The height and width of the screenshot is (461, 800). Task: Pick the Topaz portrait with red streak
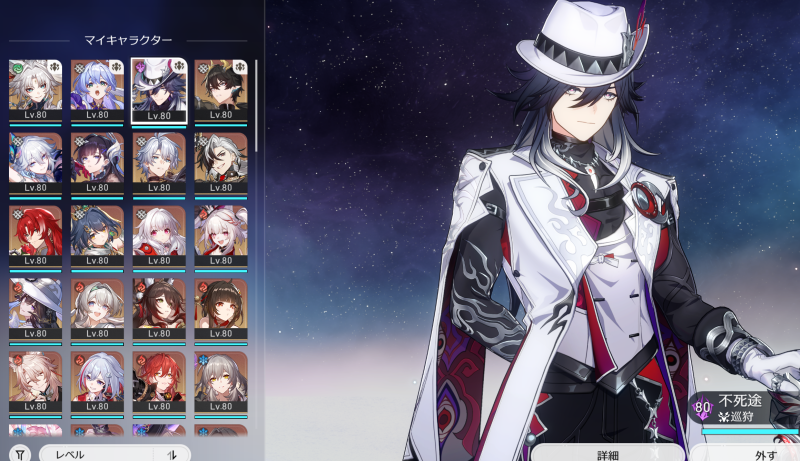97,380
